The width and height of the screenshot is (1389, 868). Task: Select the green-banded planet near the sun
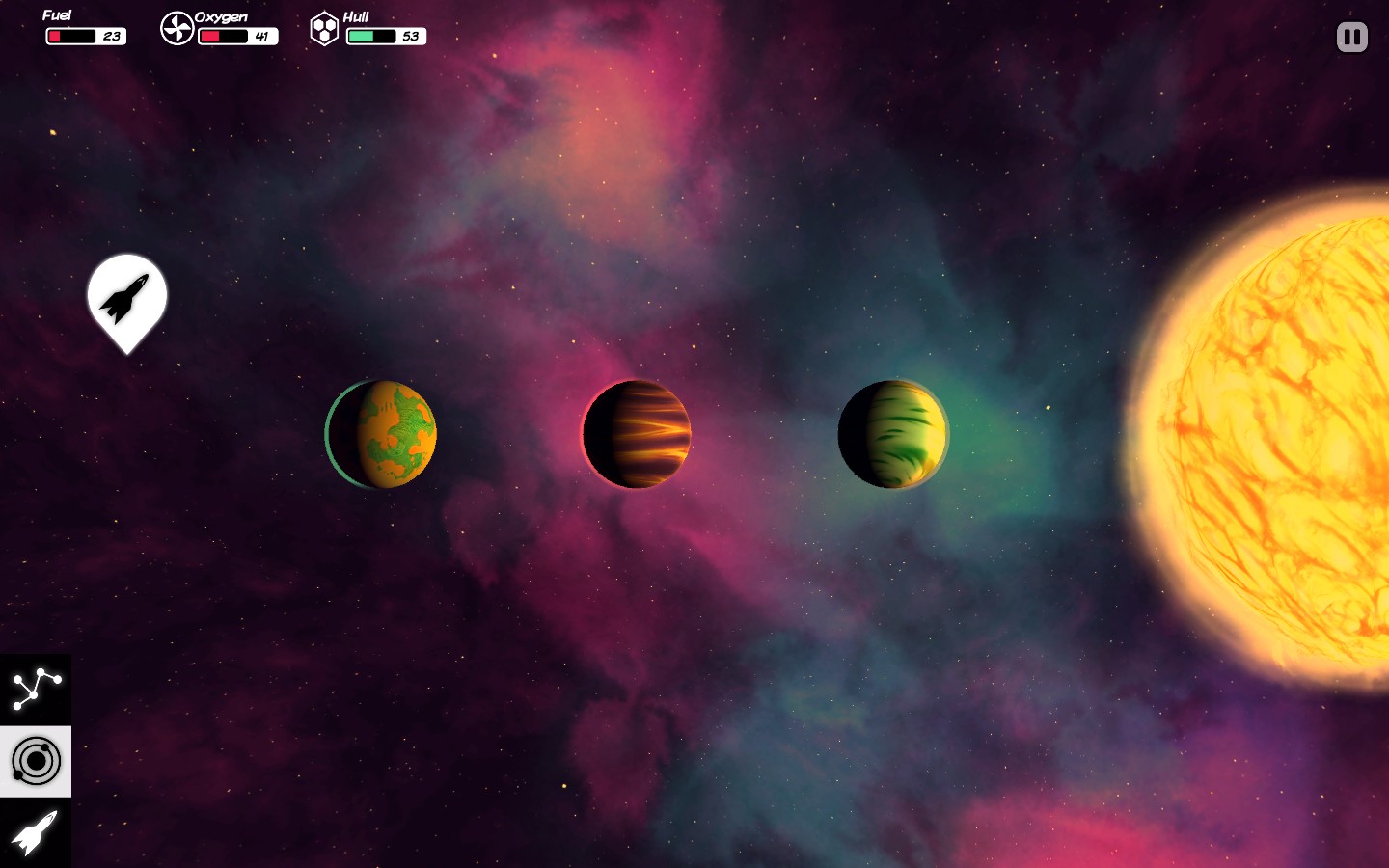pyautogui.click(x=893, y=434)
